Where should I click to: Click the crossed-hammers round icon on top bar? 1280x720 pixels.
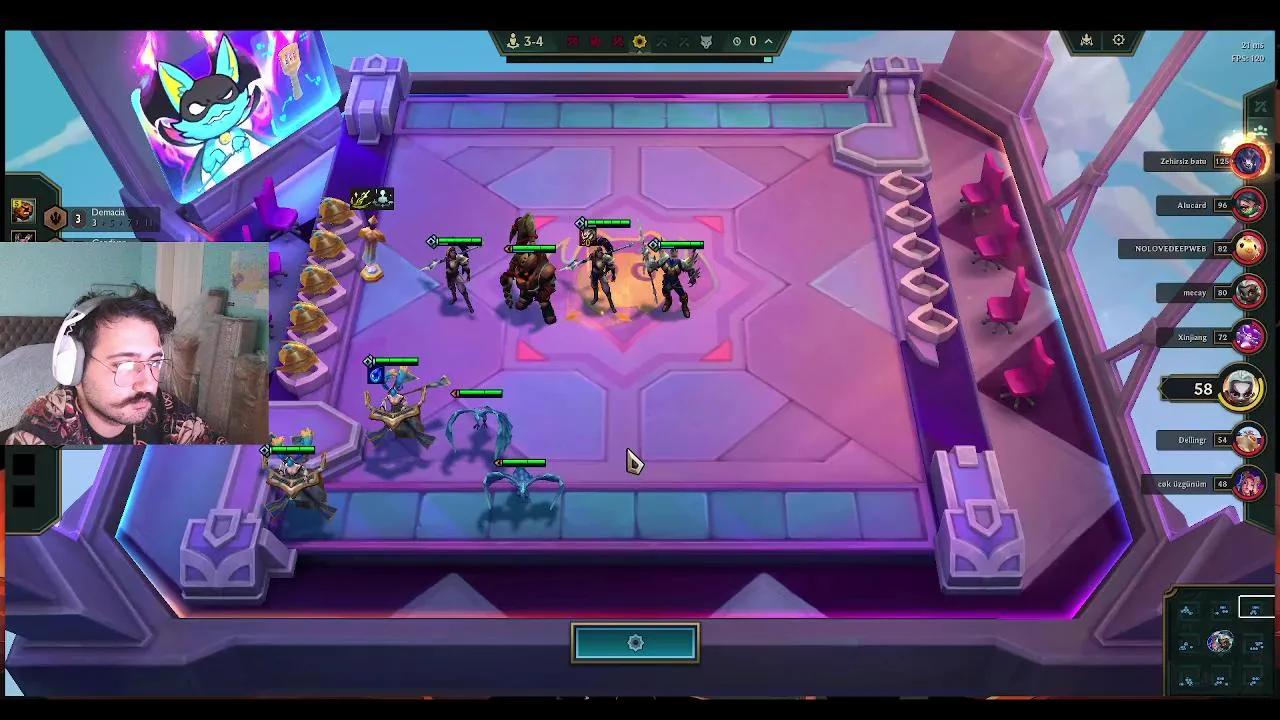(x=662, y=41)
